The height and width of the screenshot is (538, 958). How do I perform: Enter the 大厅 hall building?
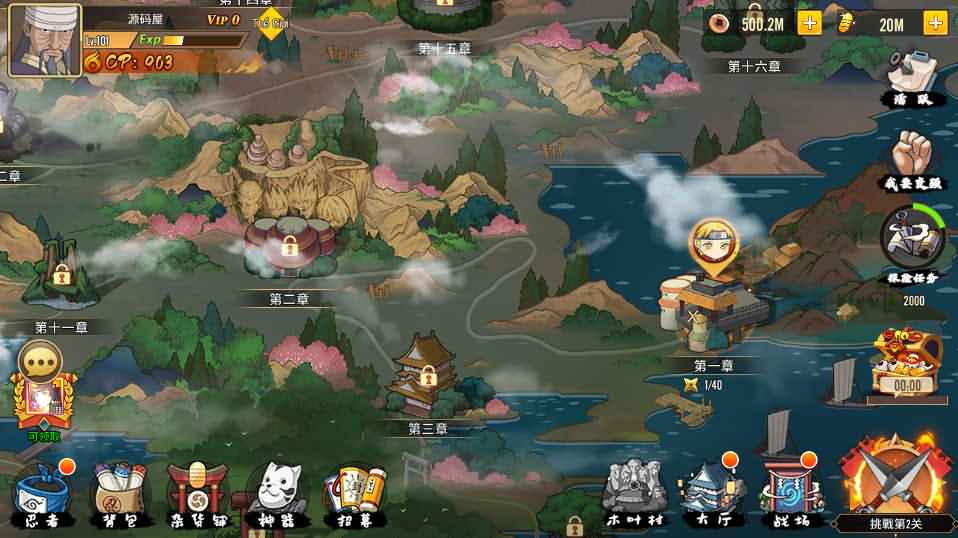pos(709,490)
